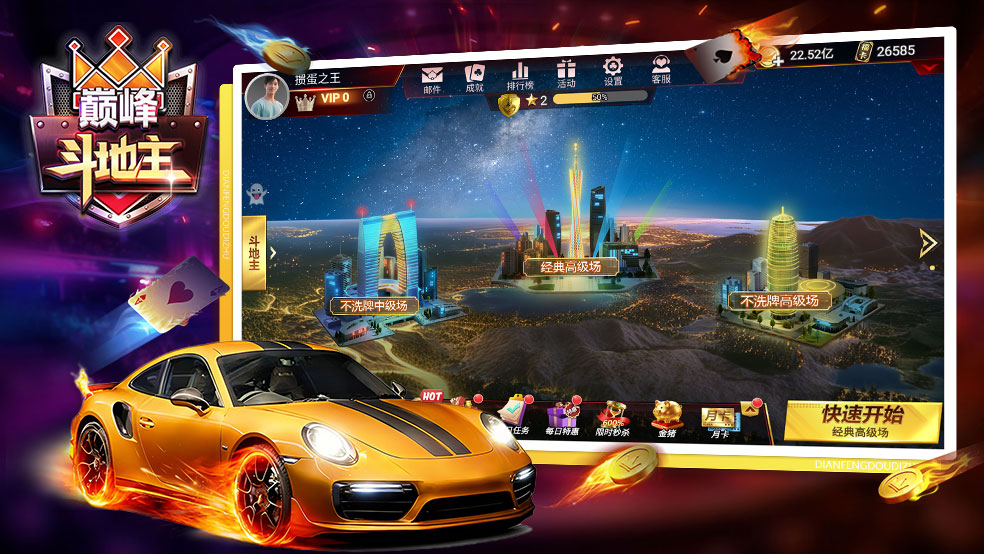984x554 pixels.
Task: Open the 邮件 mail icon
Action: 432,78
